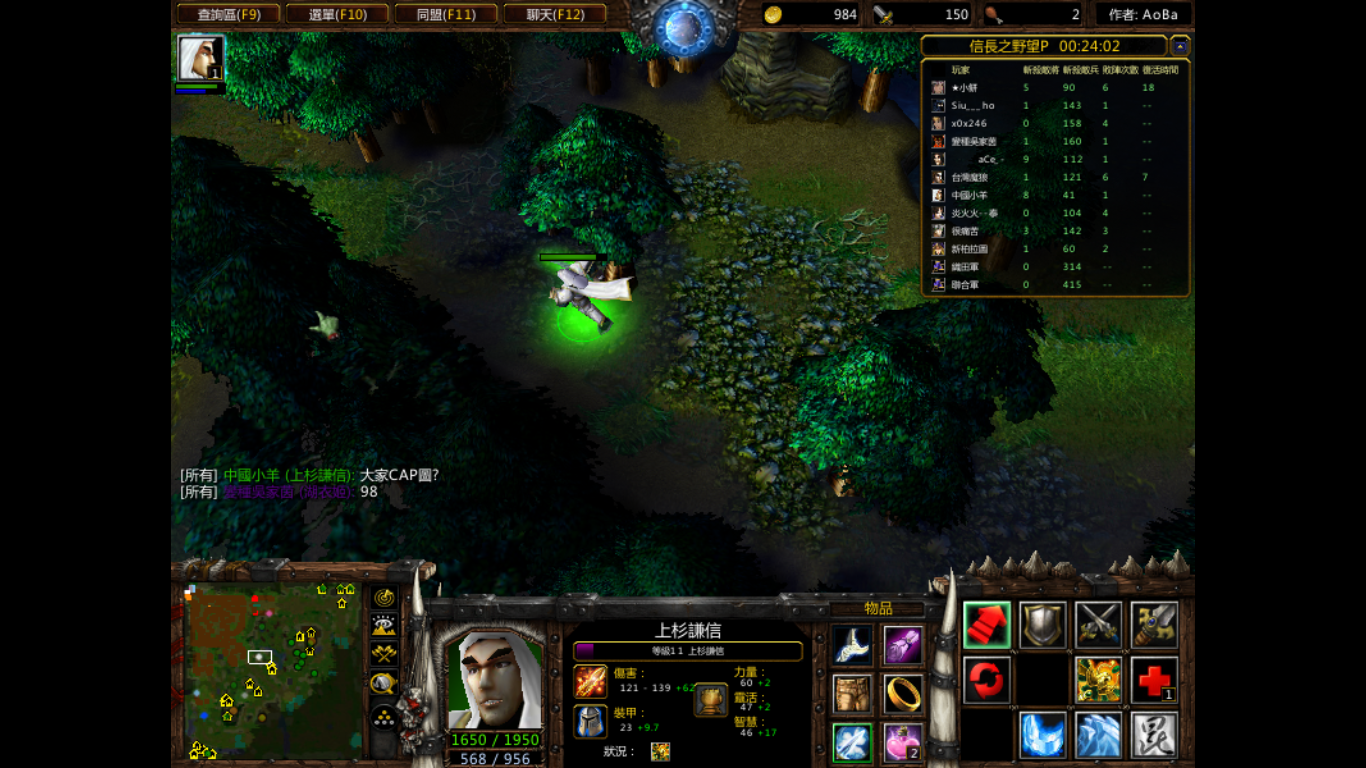Viewport: 1366px width, 768px height.
Task: Collapse the scoreboard with its arrow button
Action: tap(1180, 46)
